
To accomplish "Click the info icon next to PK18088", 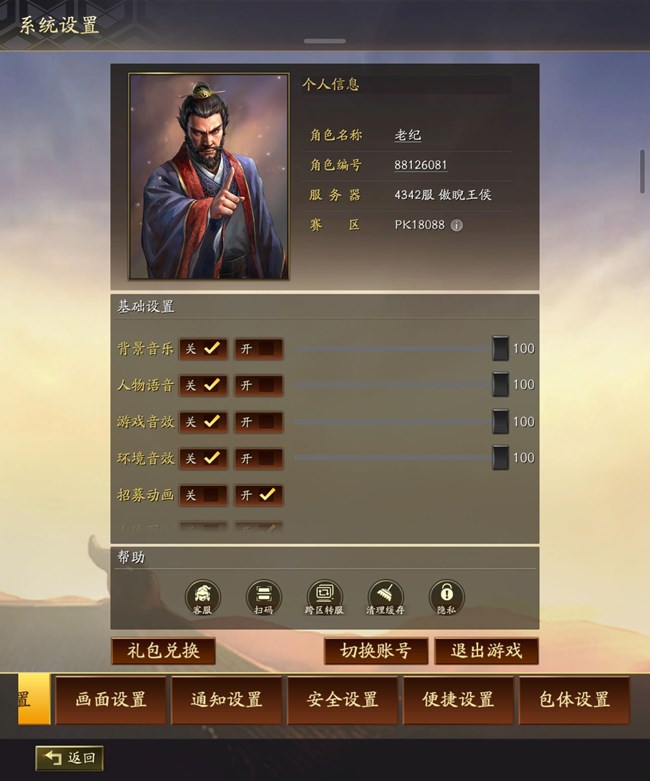I will (x=457, y=225).
